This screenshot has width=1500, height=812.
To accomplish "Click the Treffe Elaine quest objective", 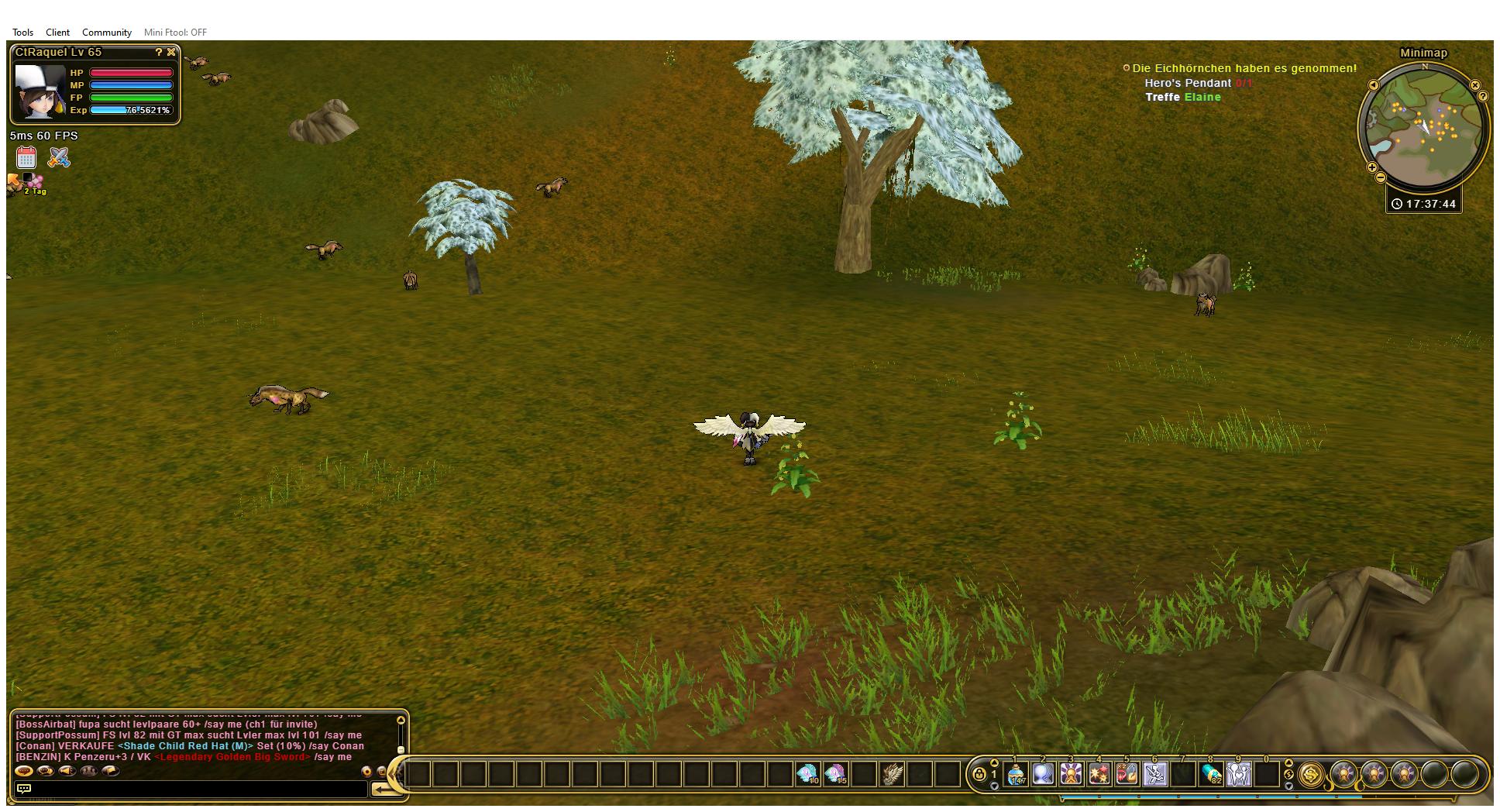I will [1184, 98].
